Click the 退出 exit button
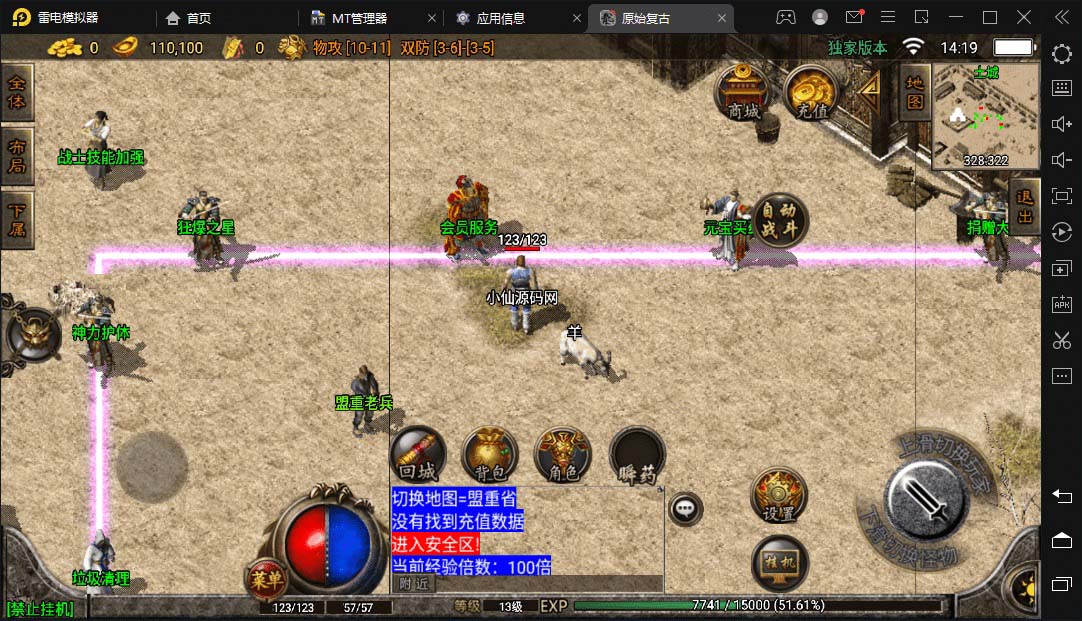 tap(1025, 208)
